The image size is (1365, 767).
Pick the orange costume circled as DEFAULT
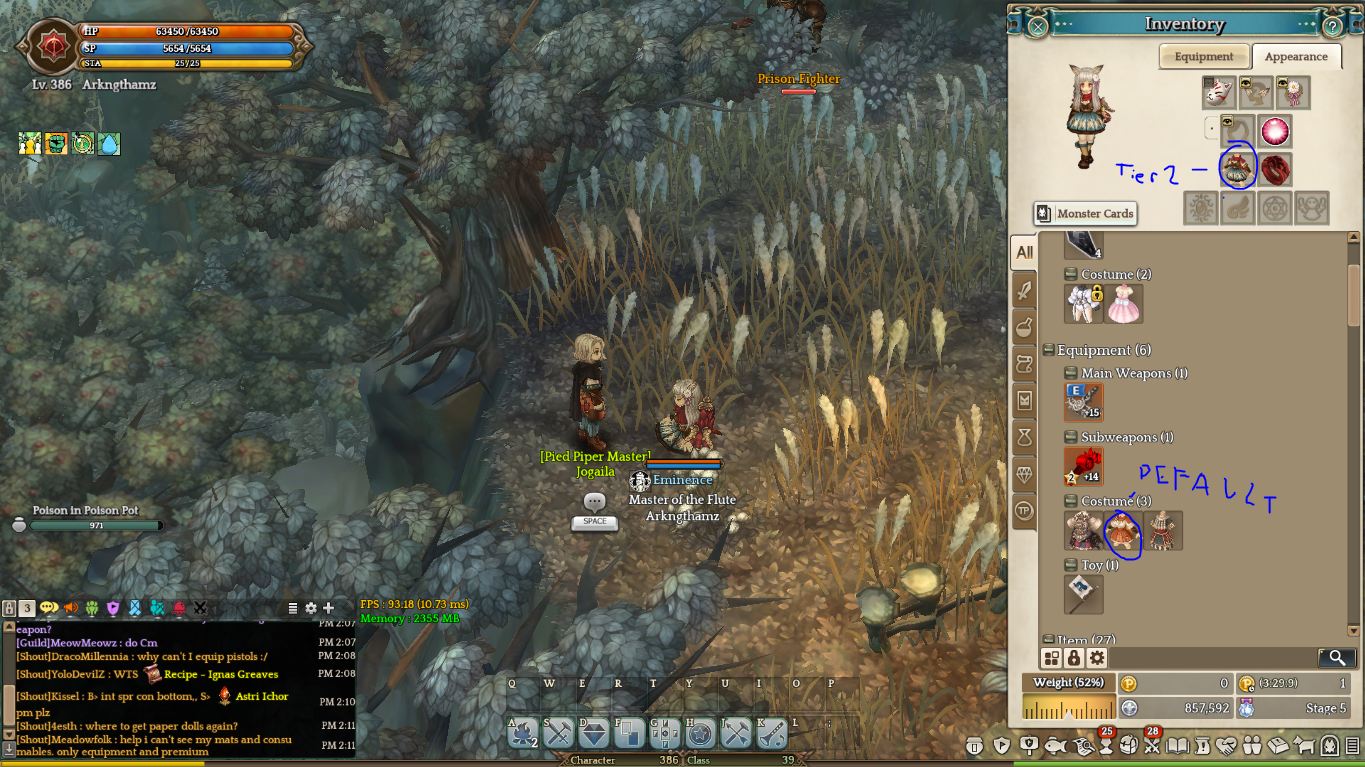pos(1123,531)
